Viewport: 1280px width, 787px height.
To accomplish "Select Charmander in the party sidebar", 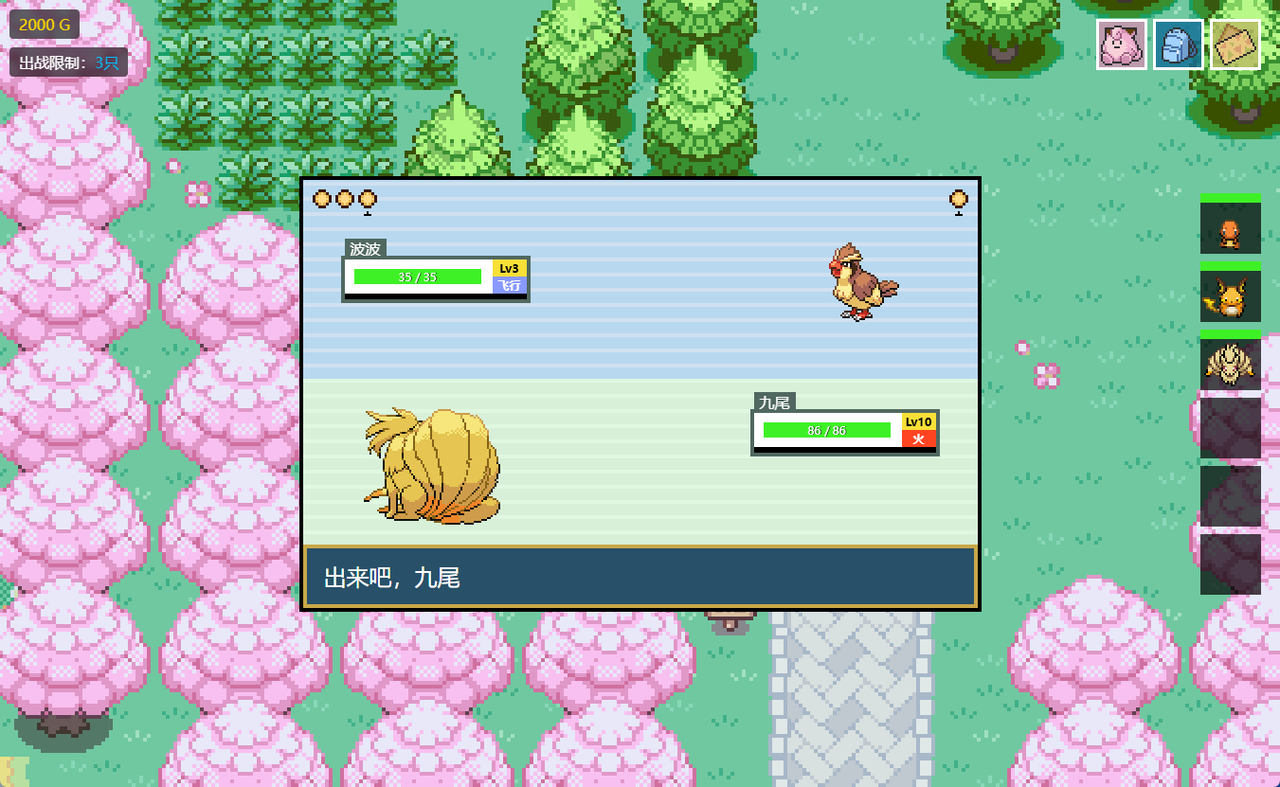I will pos(1230,228).
